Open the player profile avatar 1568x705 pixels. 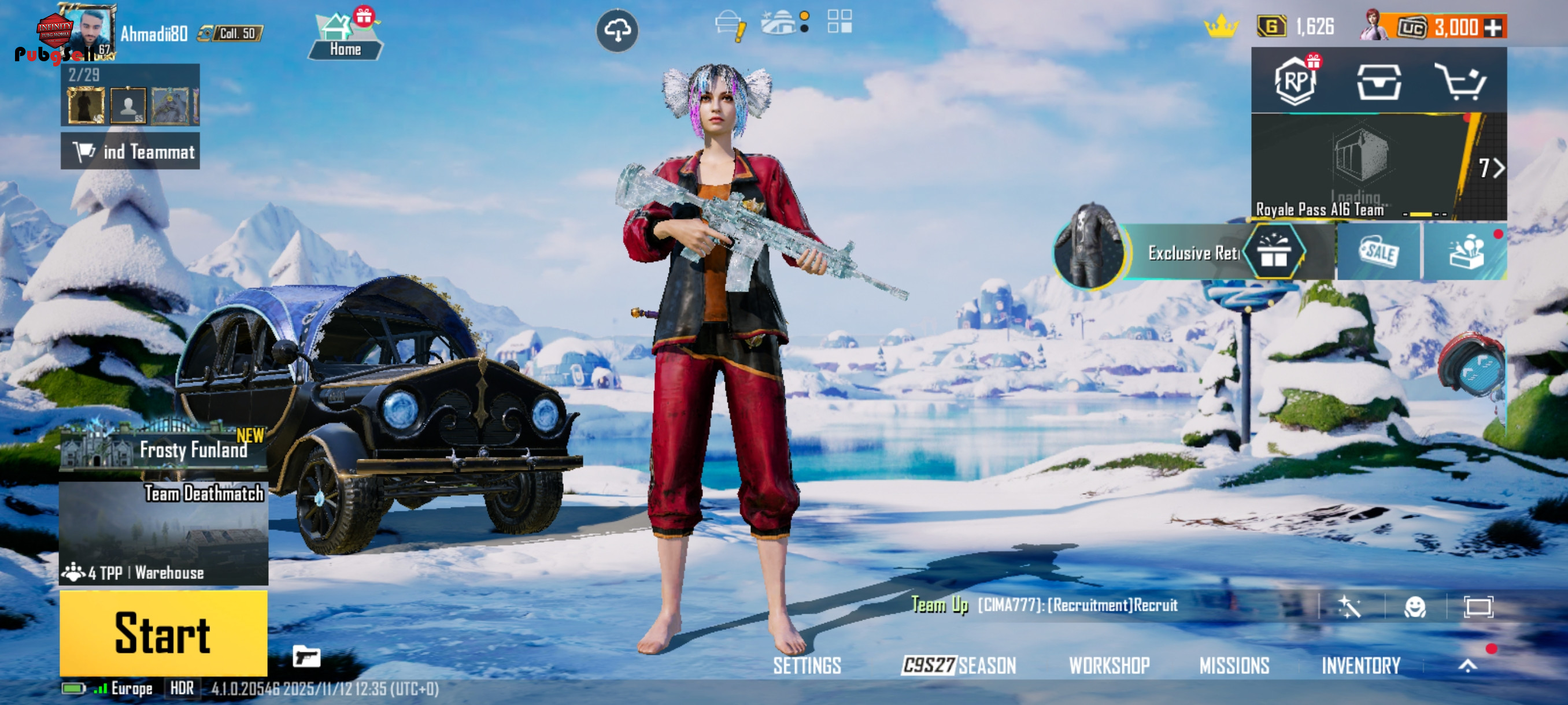tap(89, 32)
